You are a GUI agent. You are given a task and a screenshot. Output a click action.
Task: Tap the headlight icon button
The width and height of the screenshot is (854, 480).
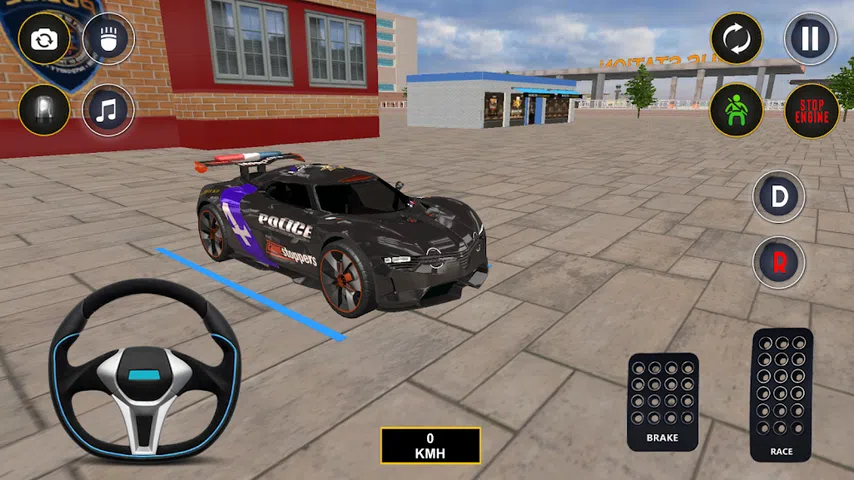108,40
